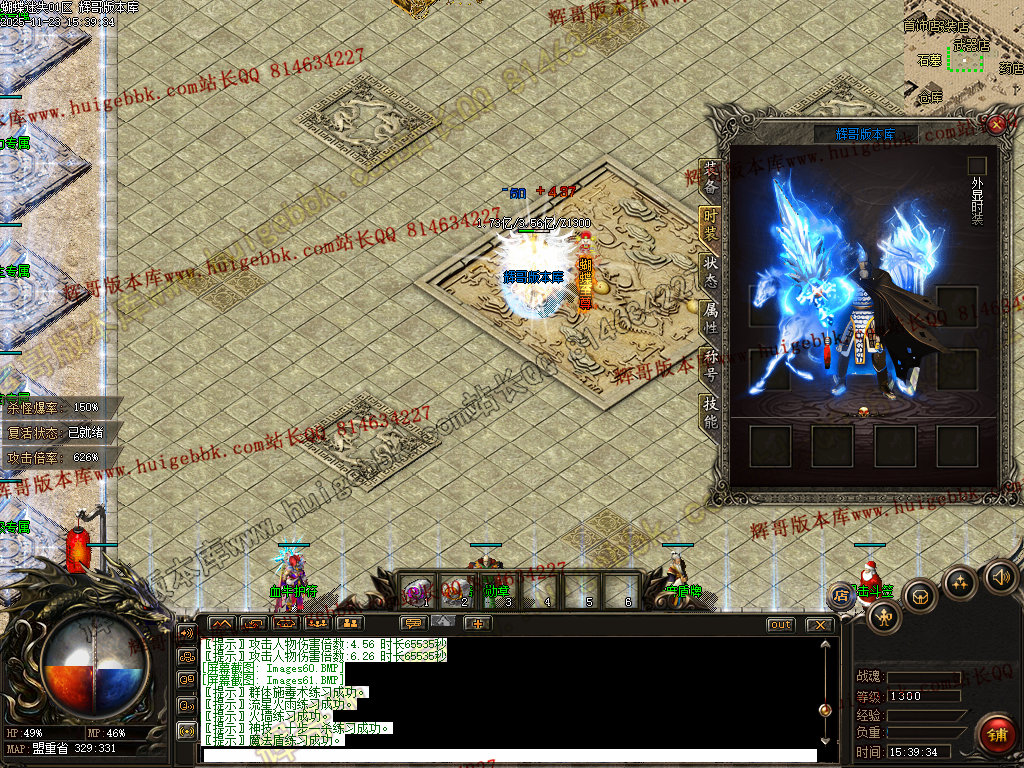Show the 属性 attributes tab
Image resolution: width=1024 pixels, height=768 pixels.
tap(710, 319)
